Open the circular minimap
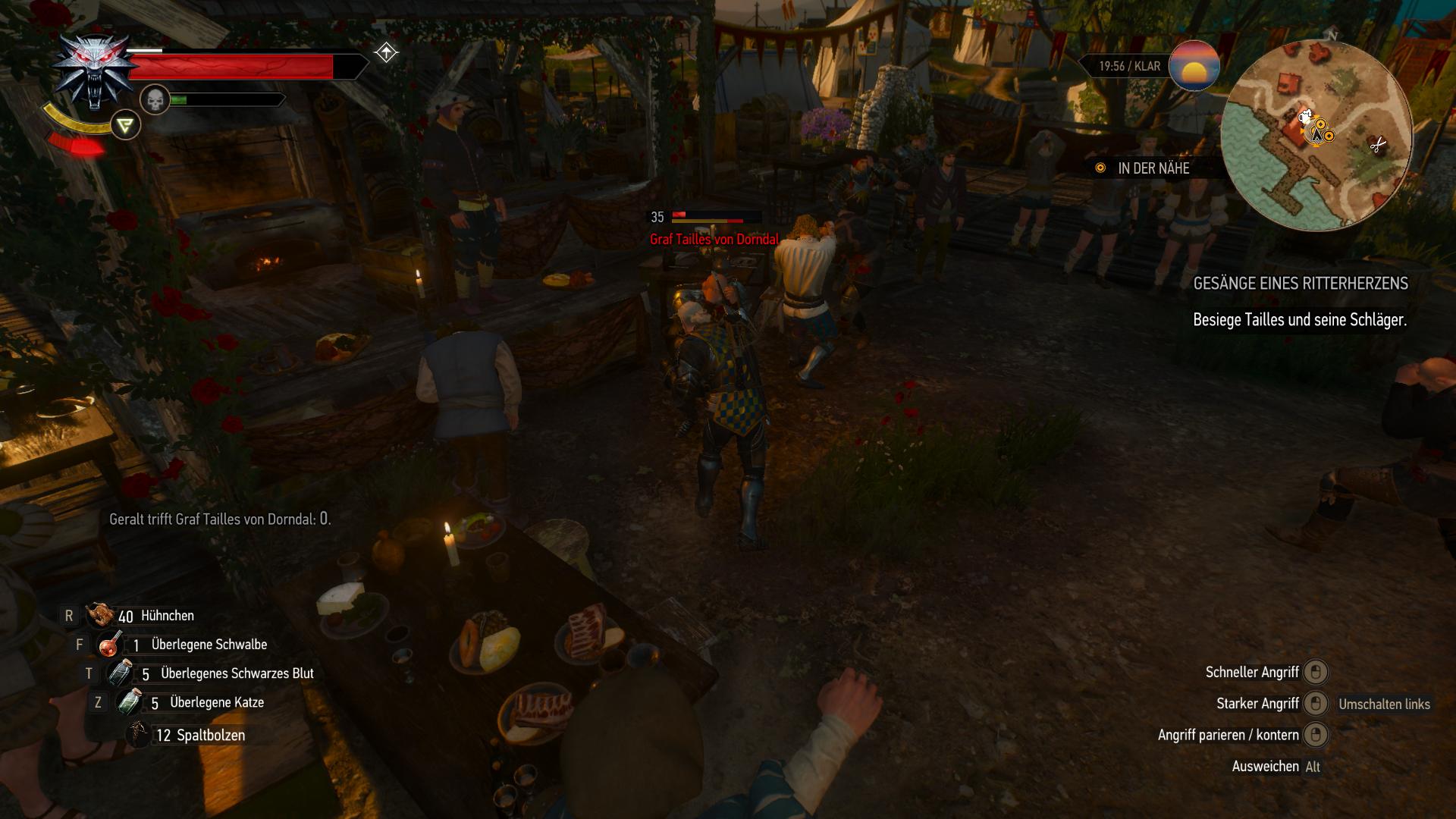Viewport: 1456px width, 819px height. 1316,136
